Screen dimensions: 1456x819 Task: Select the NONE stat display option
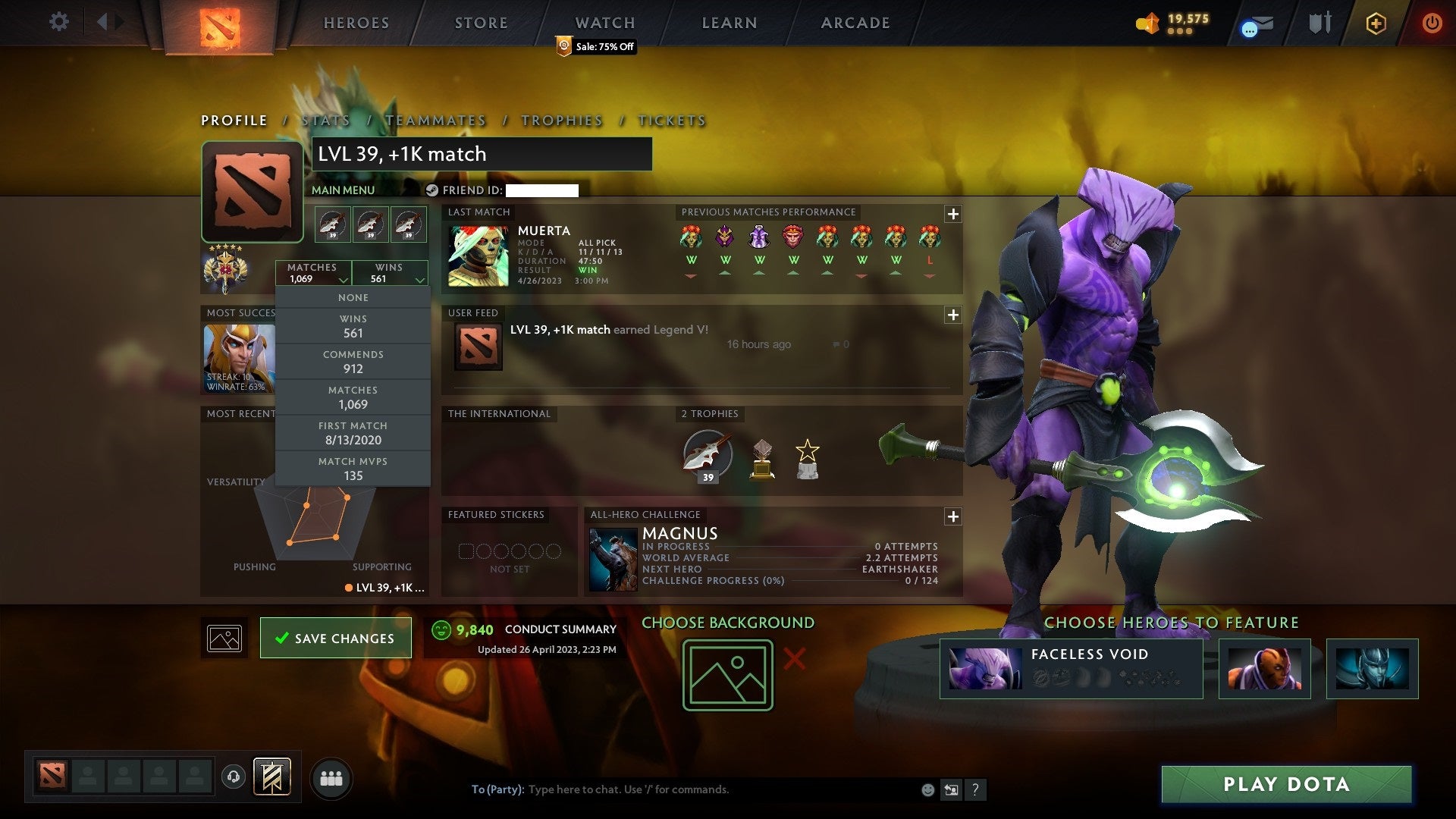353,297
